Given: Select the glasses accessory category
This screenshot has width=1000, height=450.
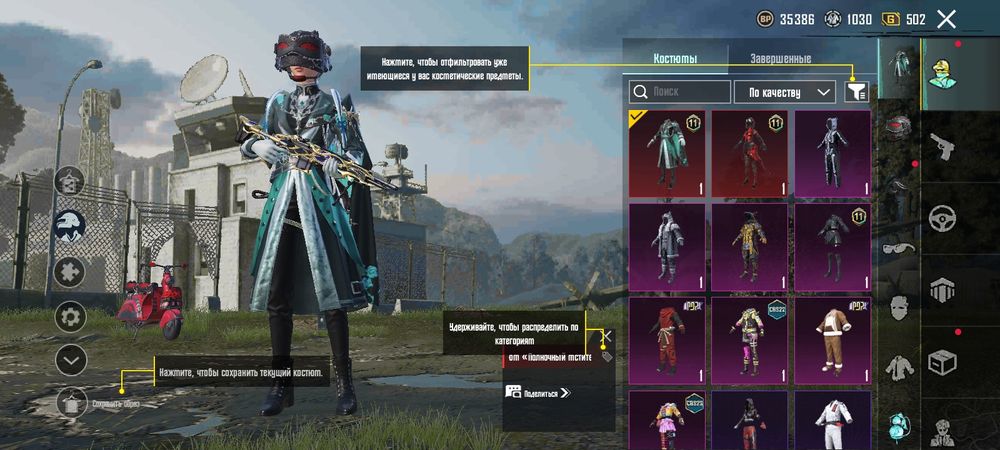Looking at the screenshot, I should tap(900, 250).
